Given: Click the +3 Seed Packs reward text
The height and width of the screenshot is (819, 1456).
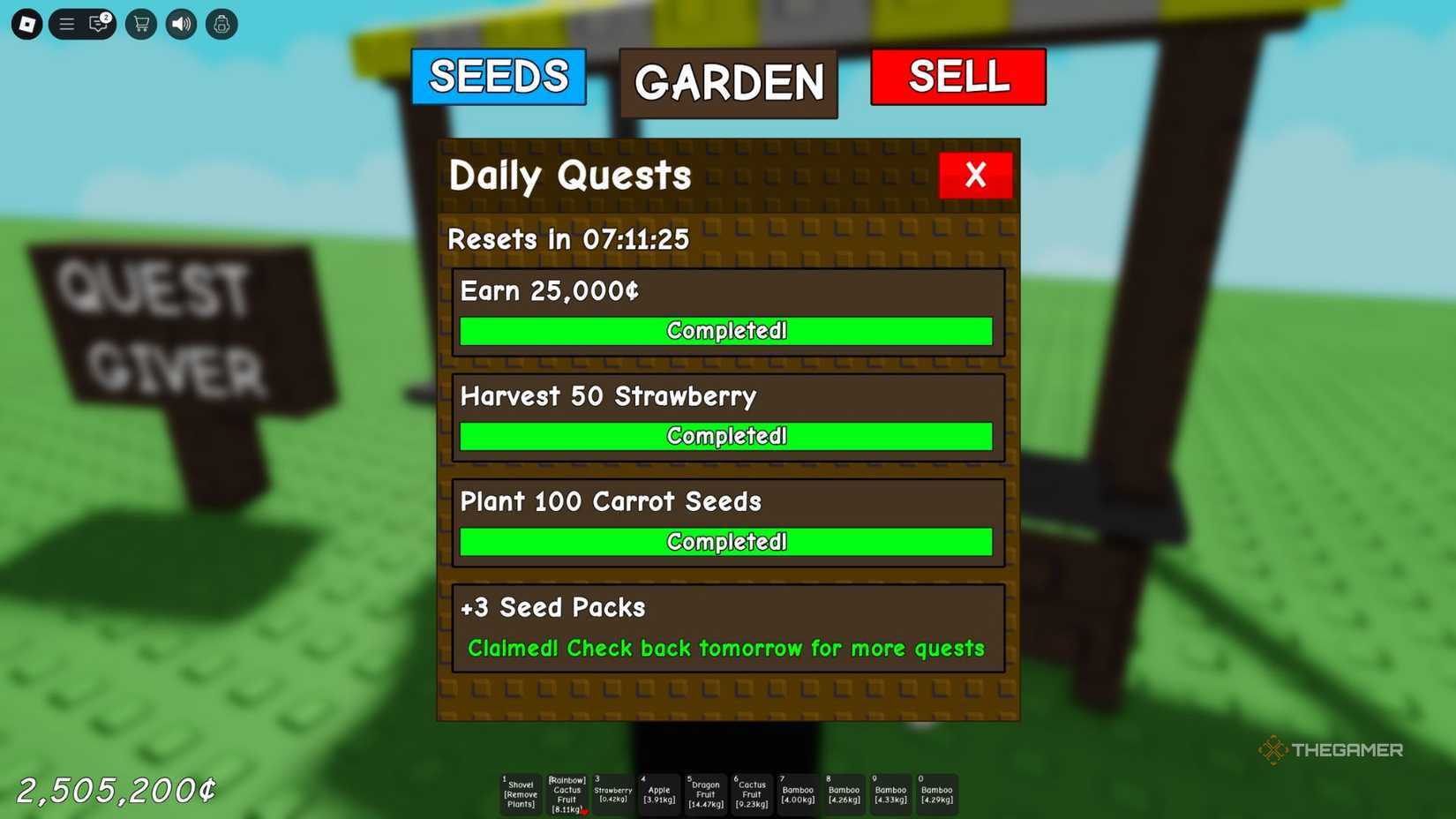Looking at the screenshot, I should click(553, 607).
